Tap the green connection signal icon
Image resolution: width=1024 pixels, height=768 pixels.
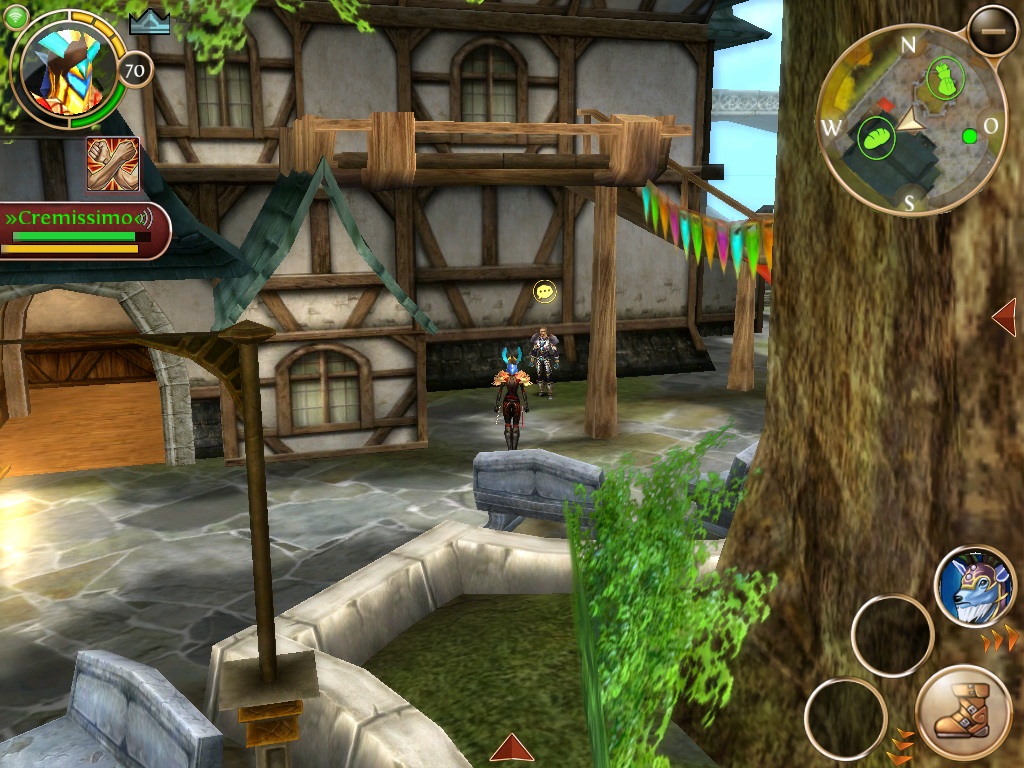pos(15,15)
